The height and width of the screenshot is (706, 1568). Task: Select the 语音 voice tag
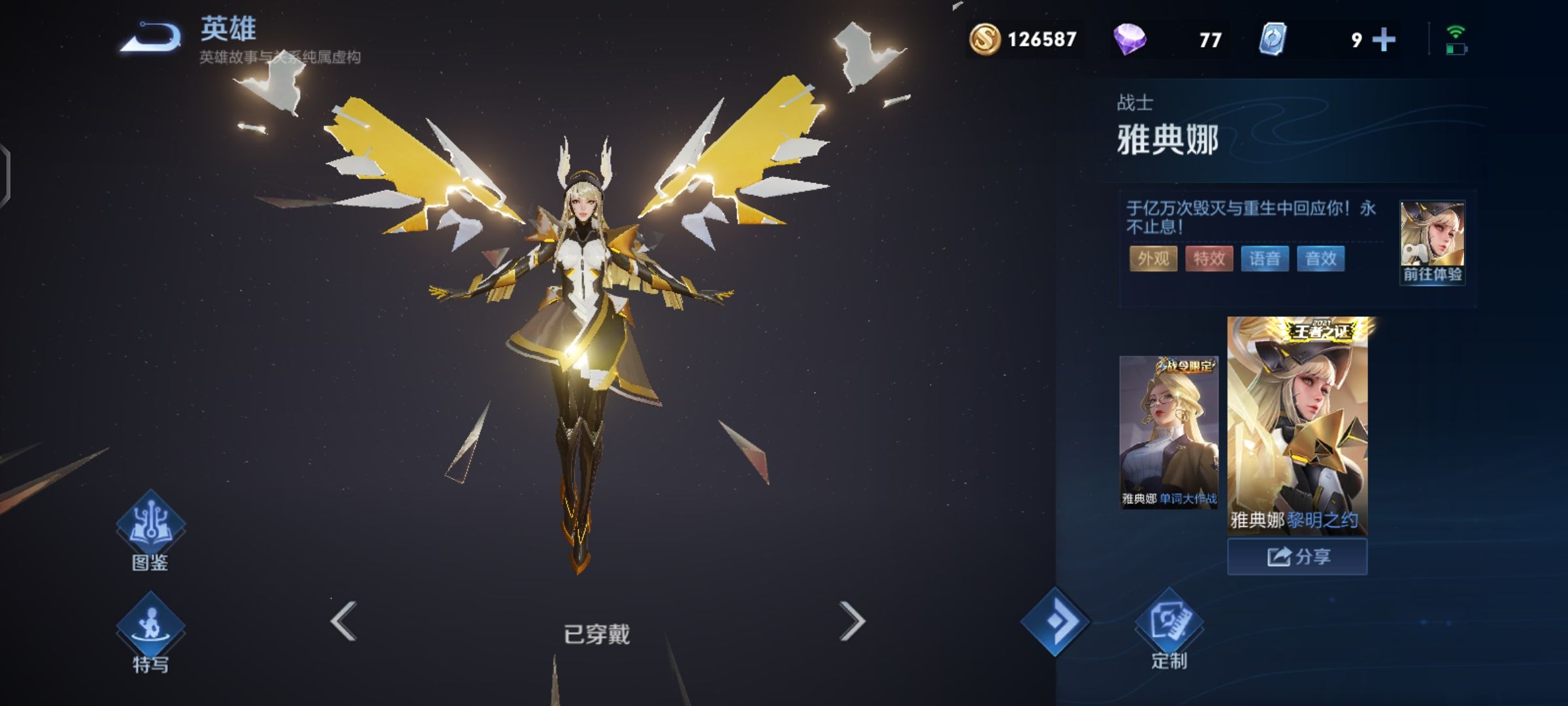1265,259
